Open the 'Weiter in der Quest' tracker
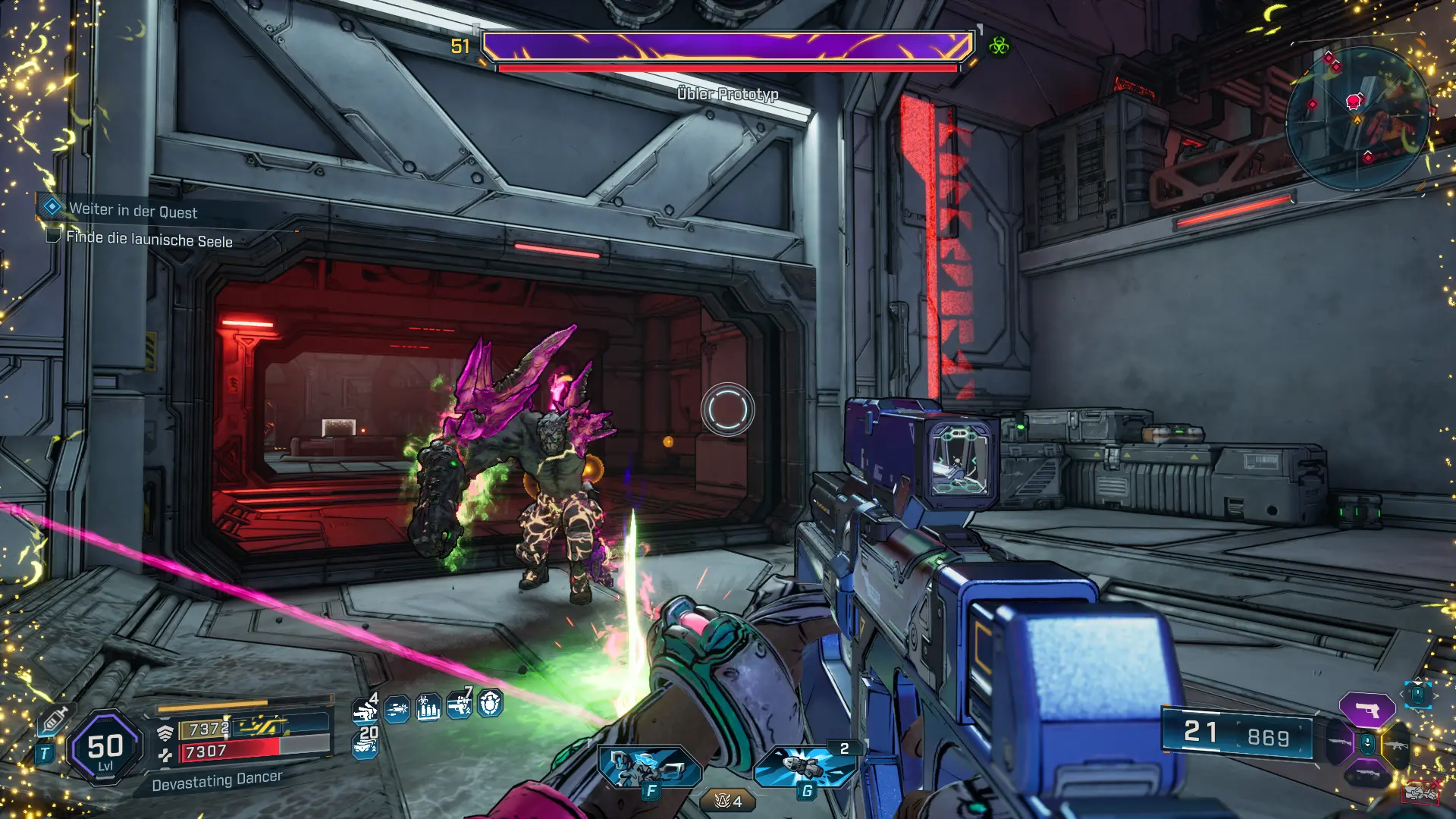This screenshot has height=819, width=1456. [x=133, y=210]
